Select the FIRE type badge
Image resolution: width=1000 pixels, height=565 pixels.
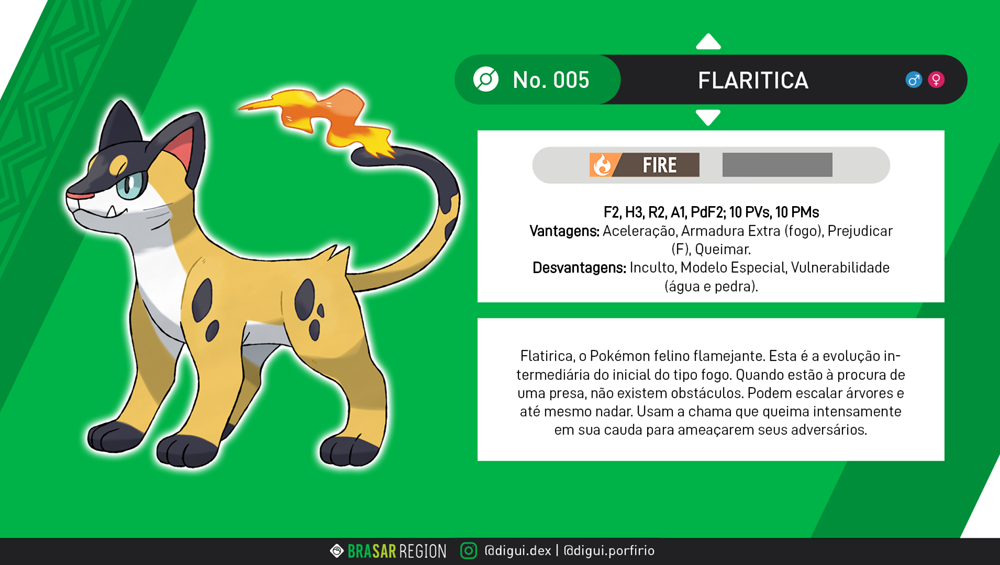click(644, 165)
